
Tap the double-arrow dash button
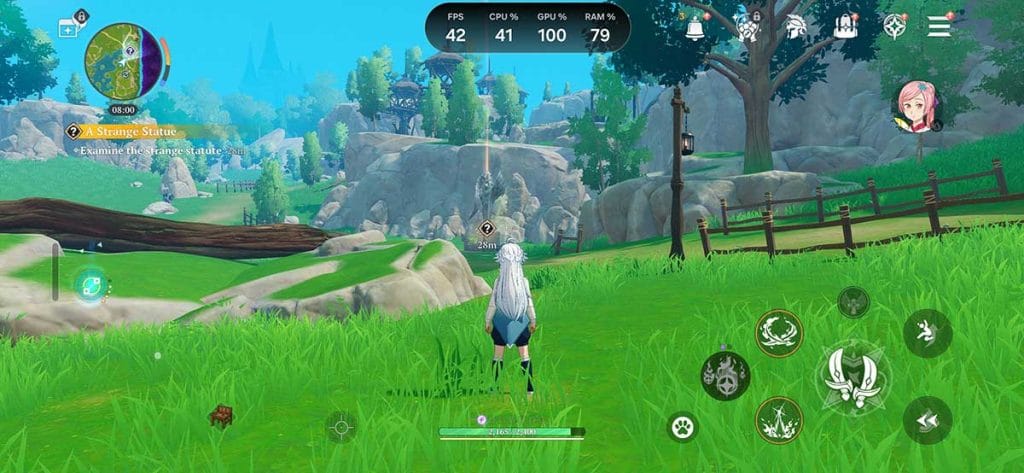927,419
